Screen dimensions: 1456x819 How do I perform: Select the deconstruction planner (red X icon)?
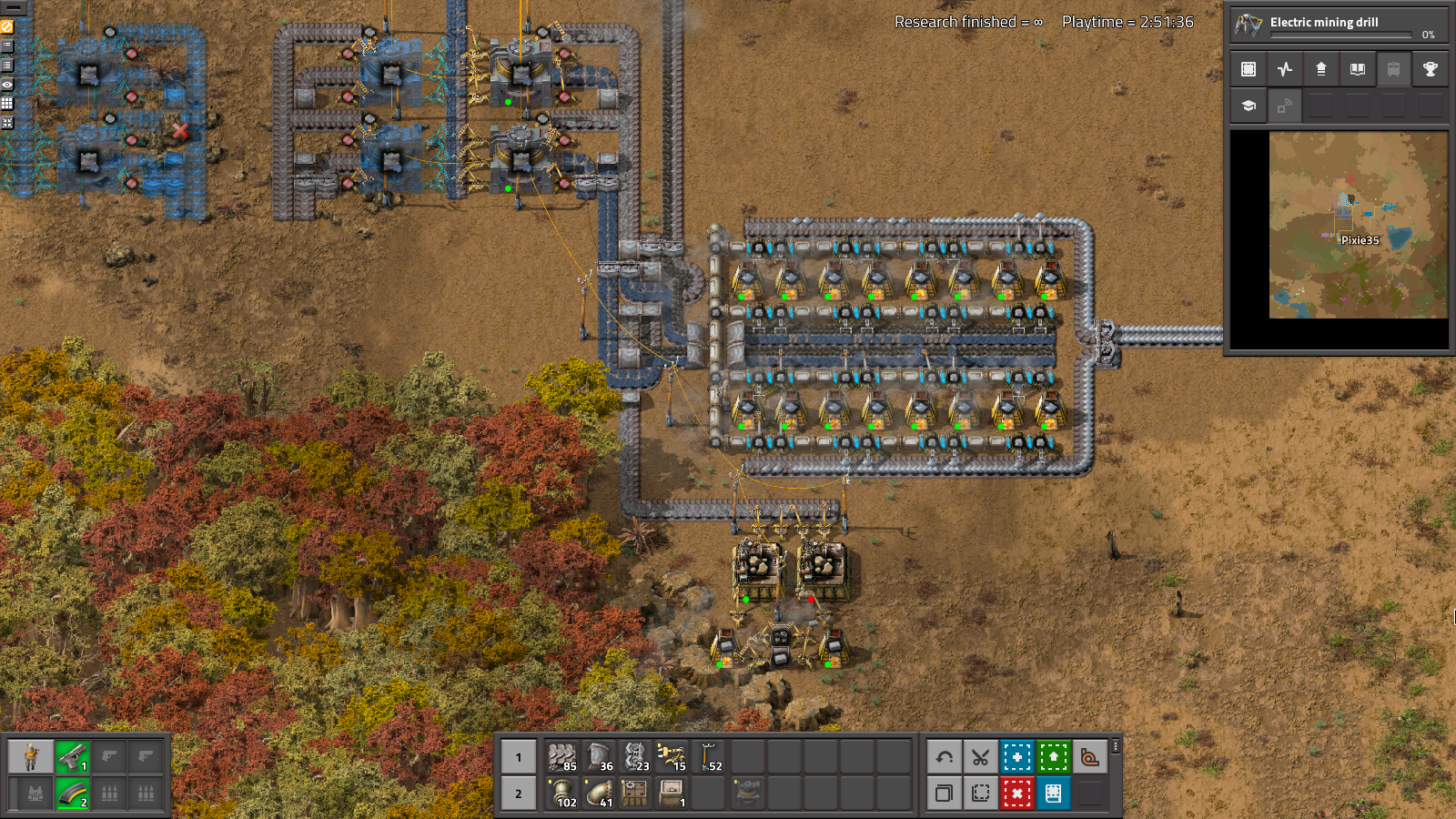tap(1017, 794)
